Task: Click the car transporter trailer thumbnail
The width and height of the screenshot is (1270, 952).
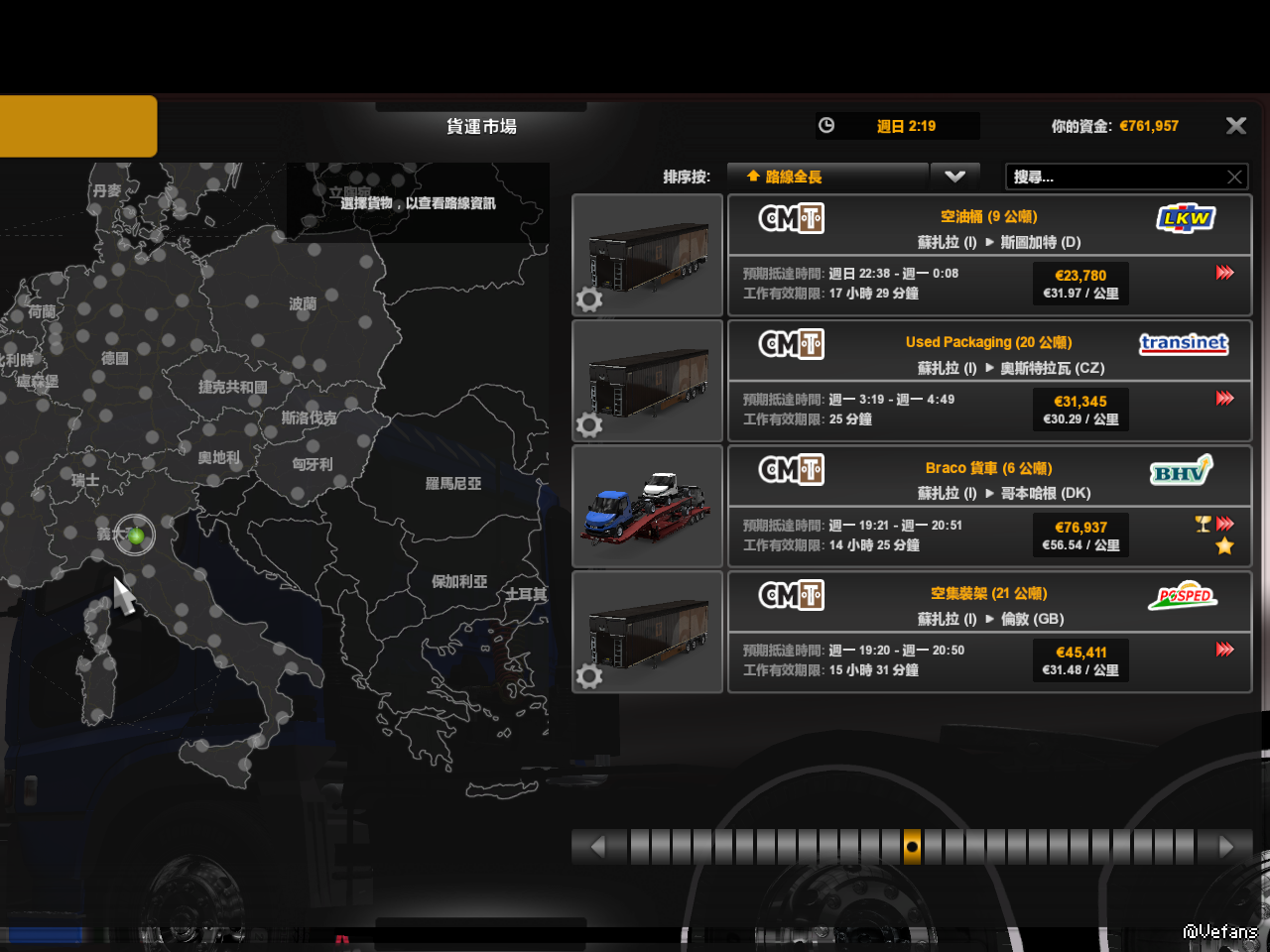Action: [x=647, y=507]
